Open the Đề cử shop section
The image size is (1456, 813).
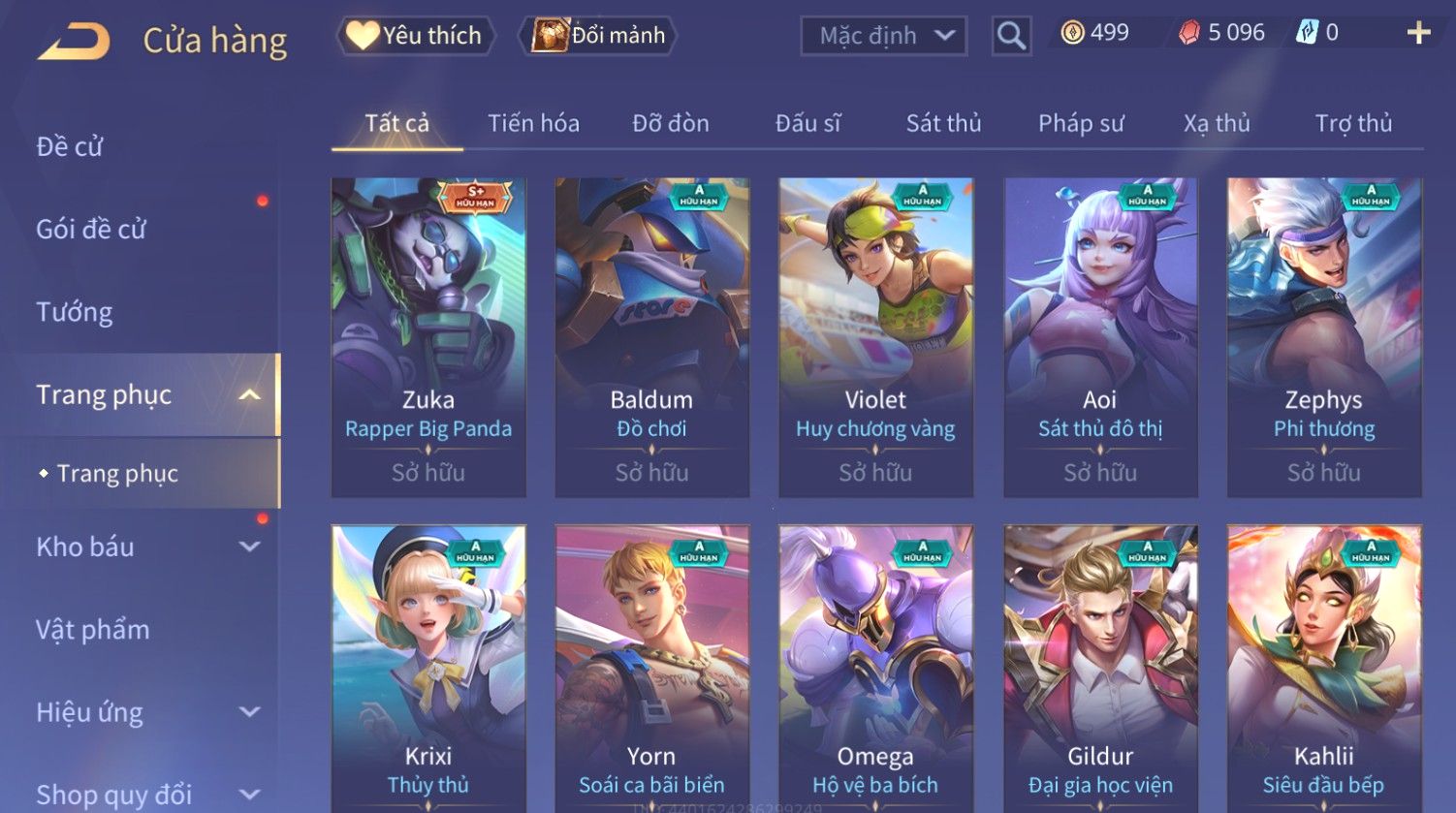coord(70,146)
